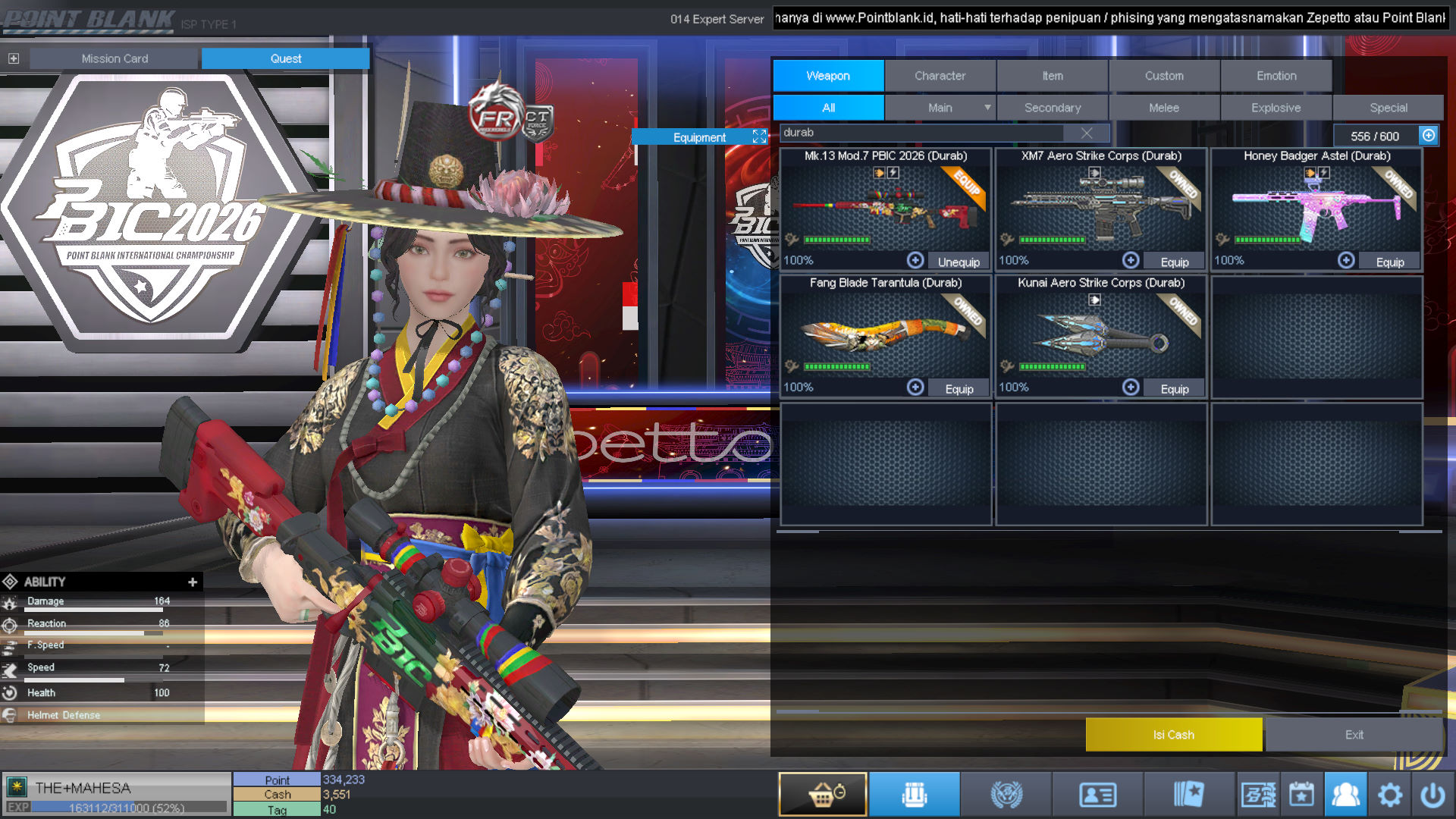Image resolution: width=1456 pixels, height=819 pixels.
Task: Unequip the Mk.13 Mod.7 PBIC 2026
Action: 959,262
